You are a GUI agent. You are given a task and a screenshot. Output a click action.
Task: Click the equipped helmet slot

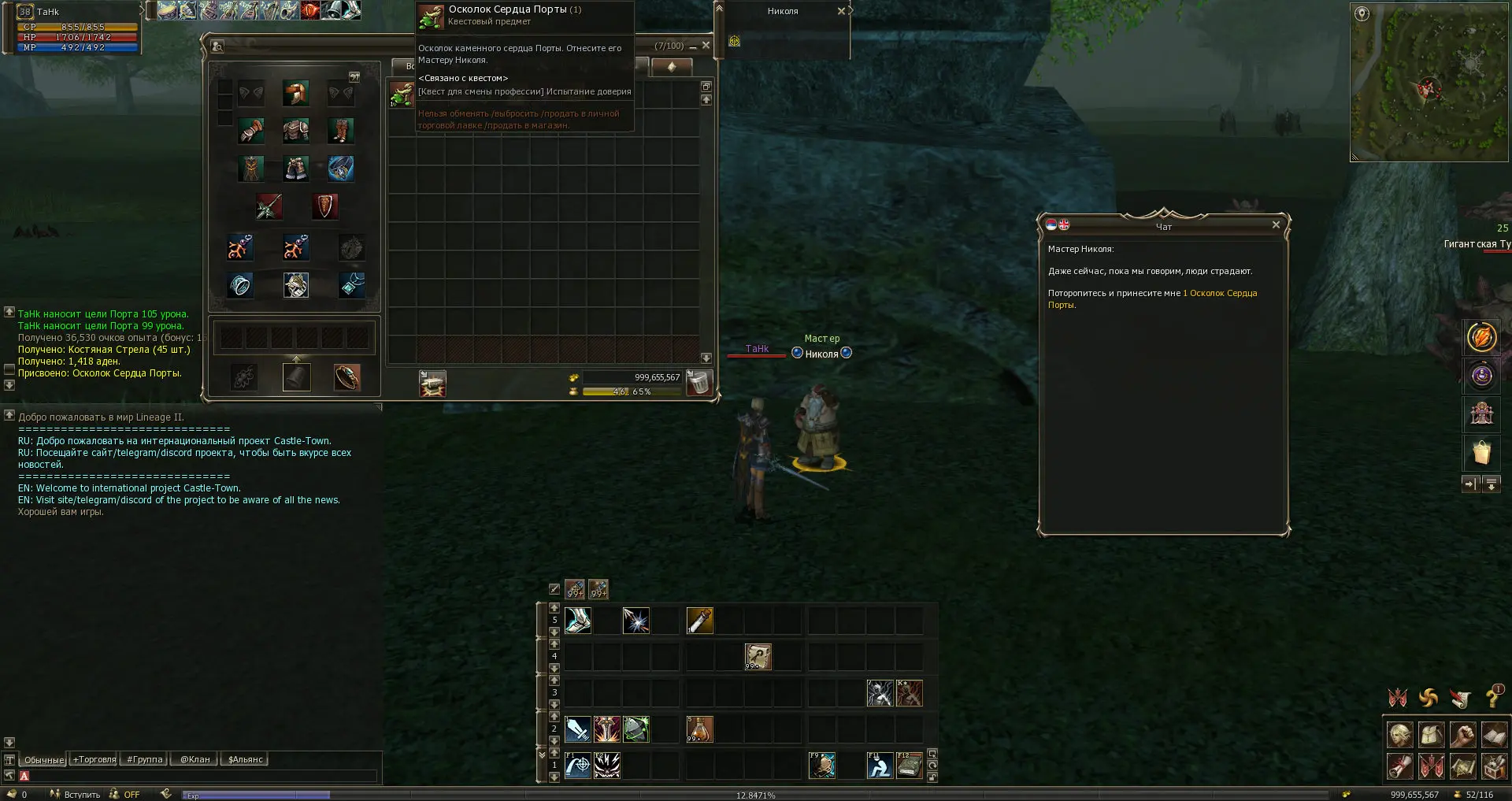[296, 93]
